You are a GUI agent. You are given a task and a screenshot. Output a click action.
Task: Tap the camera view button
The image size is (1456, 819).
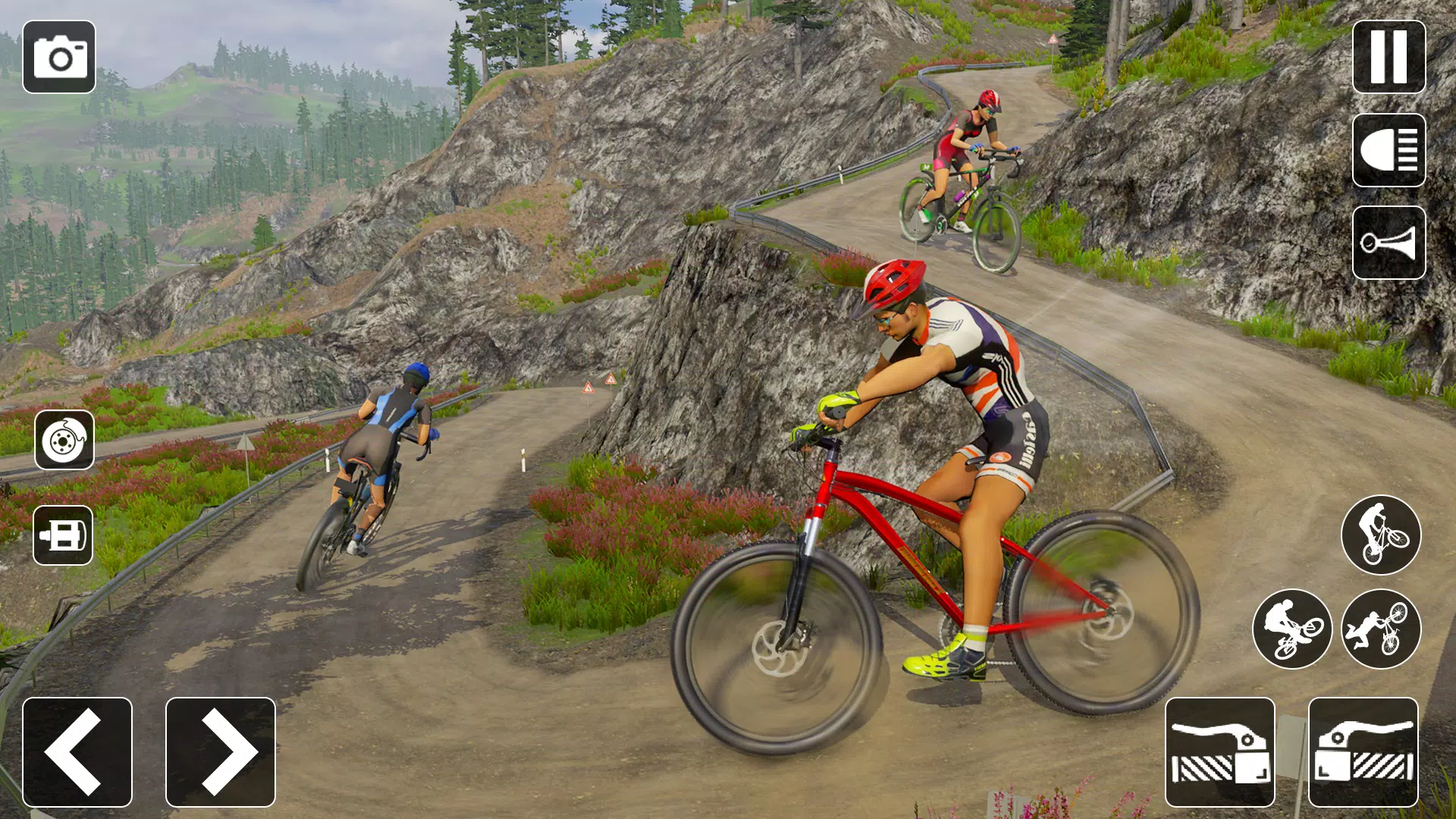coord(59,57)
